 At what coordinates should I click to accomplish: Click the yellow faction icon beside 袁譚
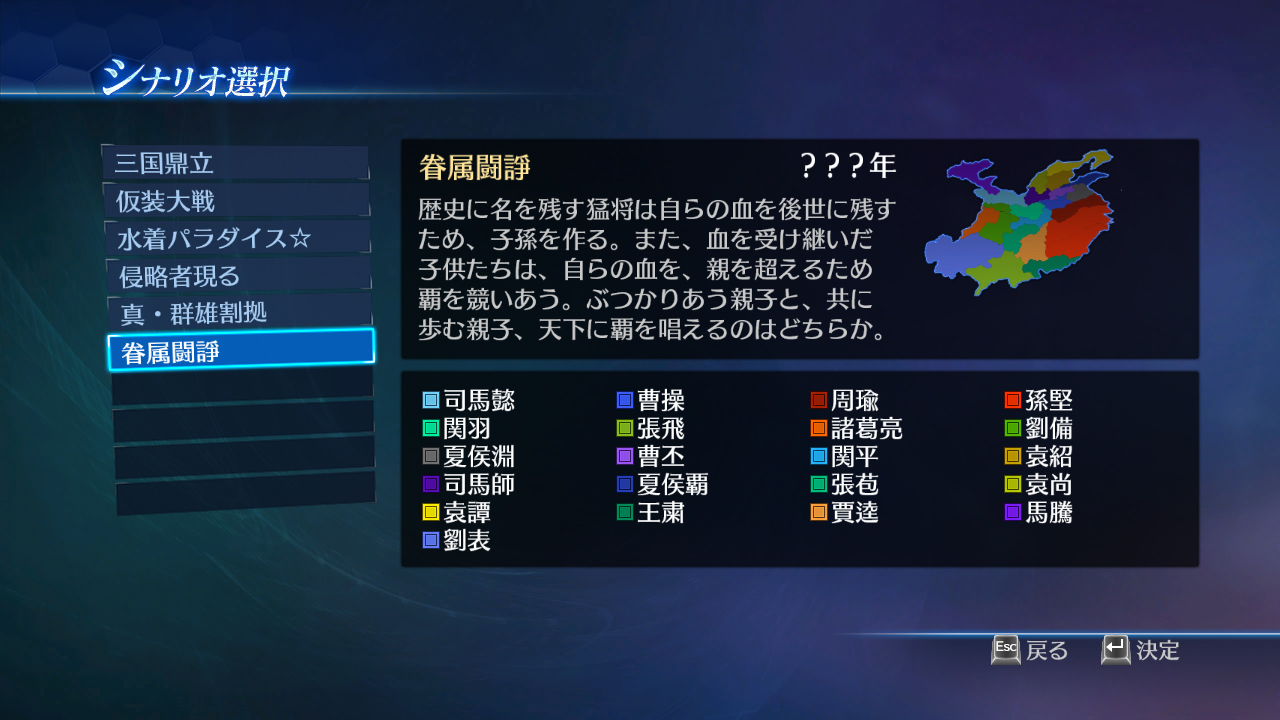point(433,513)
